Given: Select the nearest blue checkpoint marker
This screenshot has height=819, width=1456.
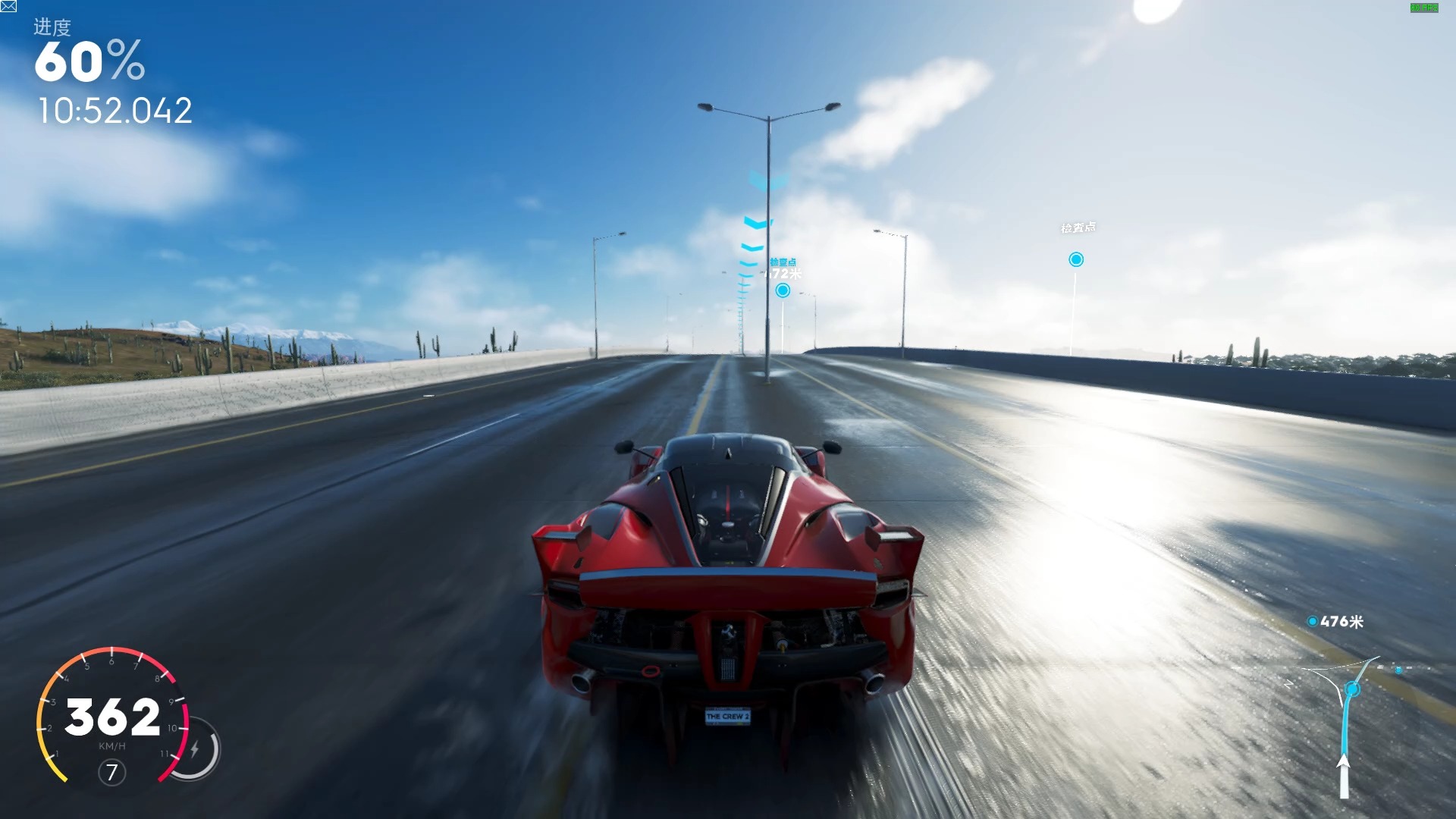Looking at the screenshot, I should pyautogui.click(x=783, y=290).
